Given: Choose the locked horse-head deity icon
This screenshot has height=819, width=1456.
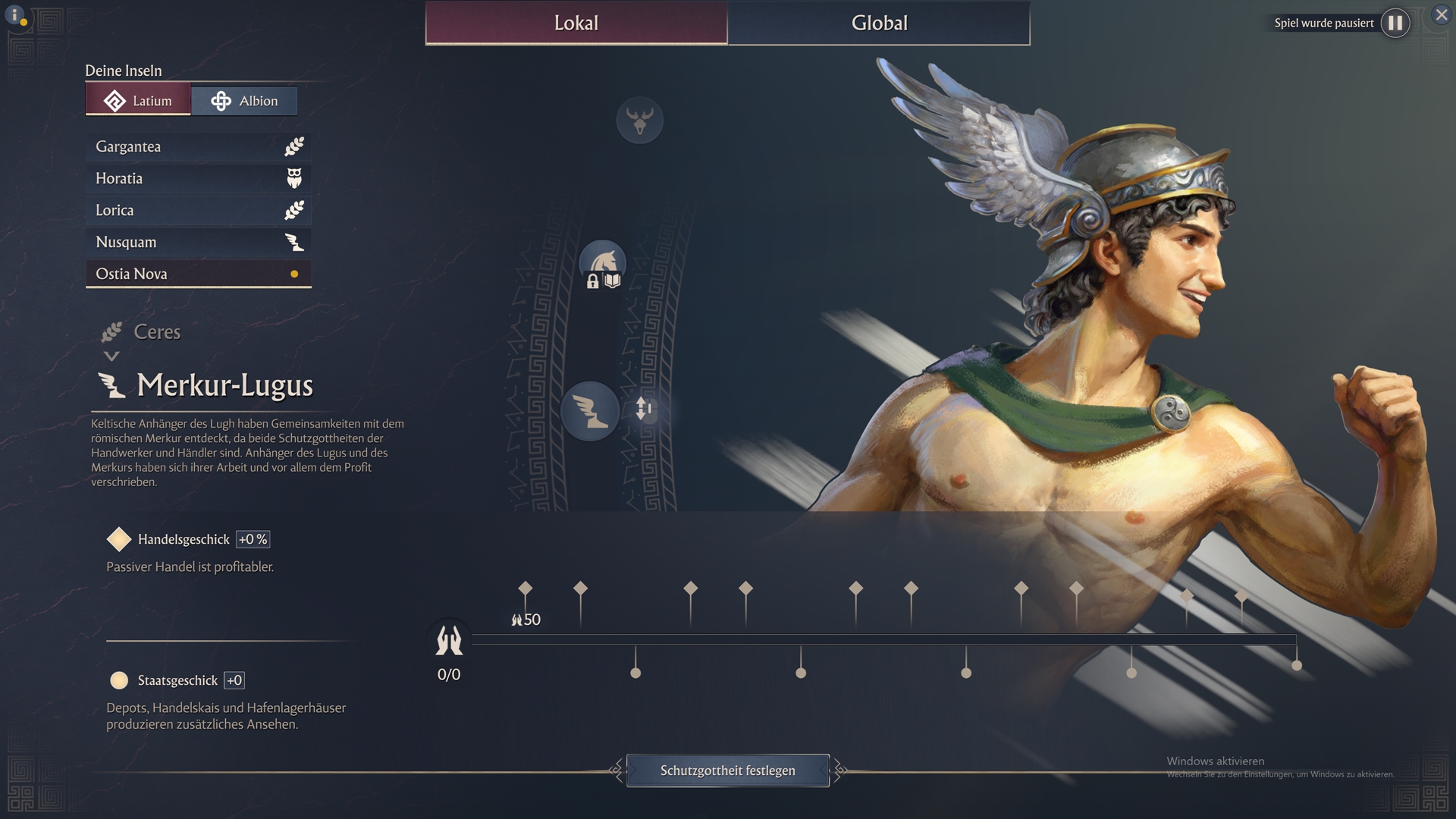Looking at the screenshot, I should click(602, 264).
